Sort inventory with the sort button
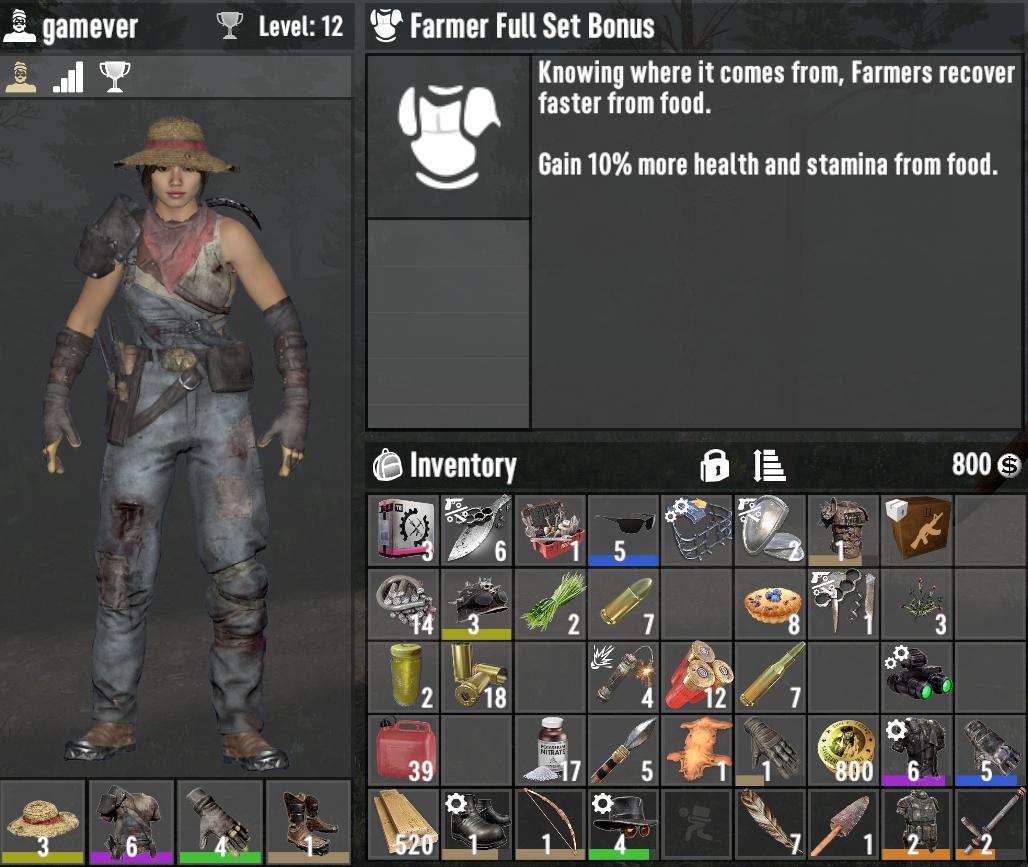1028x867 pixels. 769,465
